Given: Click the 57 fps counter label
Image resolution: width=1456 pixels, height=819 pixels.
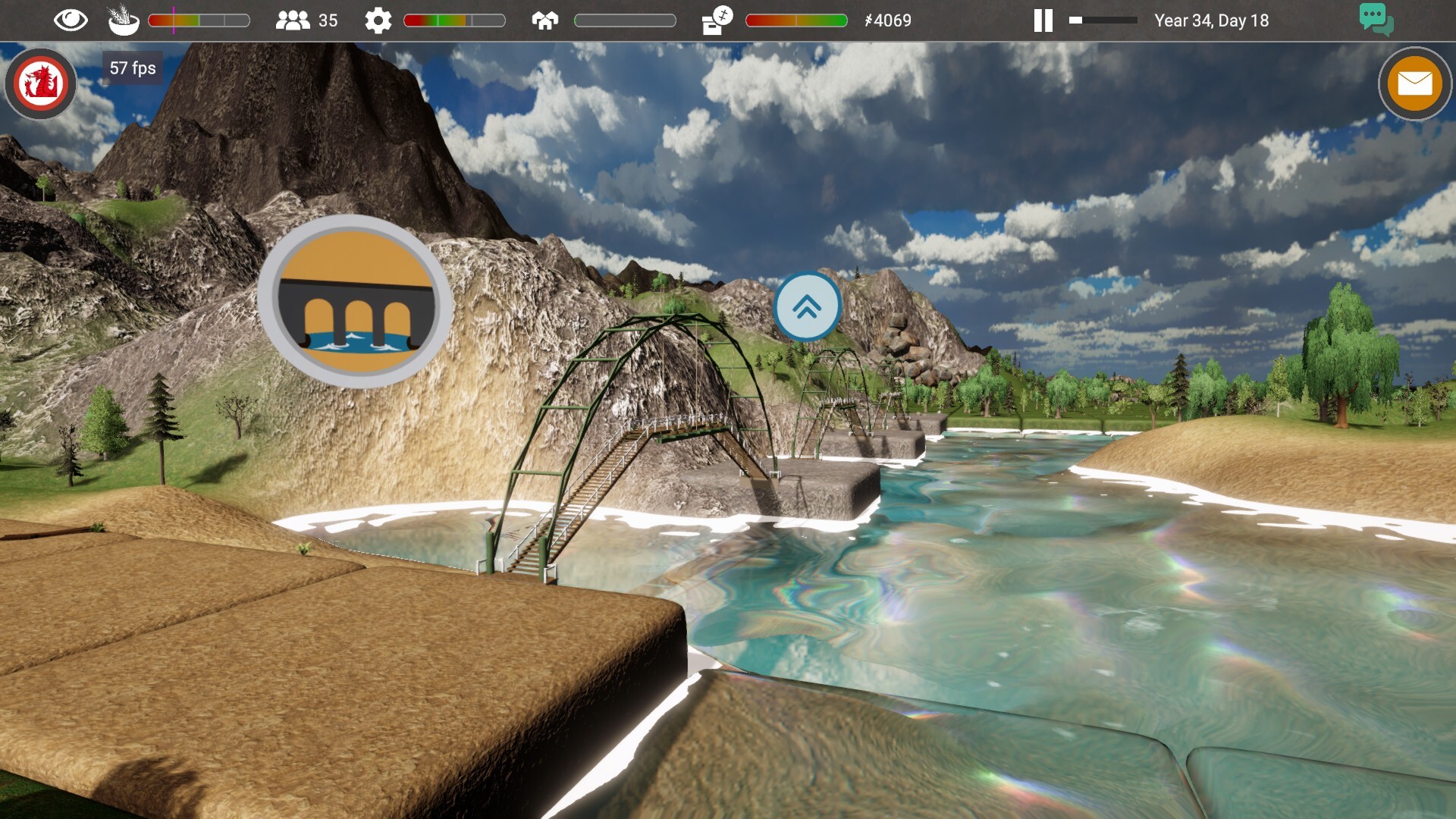Looking at the screenshot, I should 132,67.
